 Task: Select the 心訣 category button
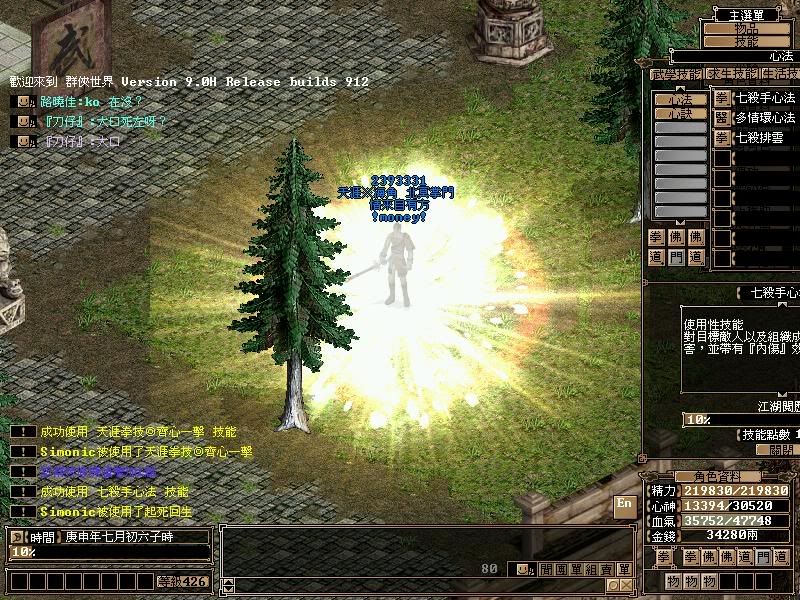tap(680, 114)
